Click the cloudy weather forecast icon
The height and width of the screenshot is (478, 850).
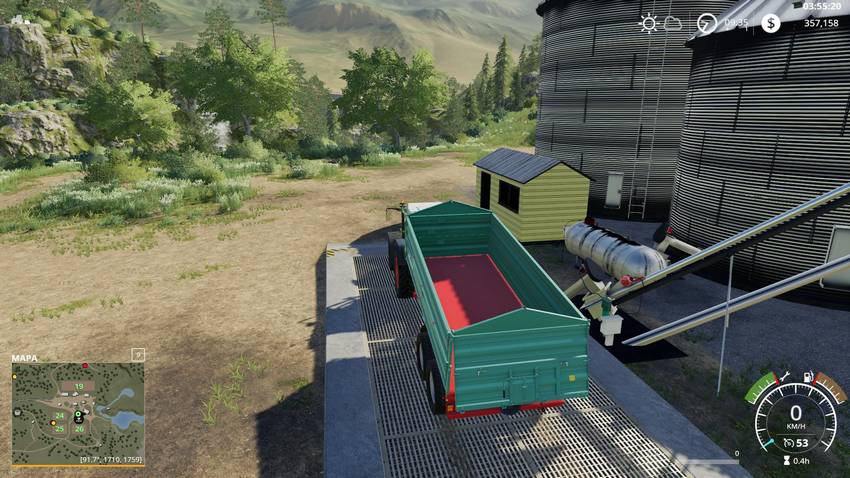[673, 23]
